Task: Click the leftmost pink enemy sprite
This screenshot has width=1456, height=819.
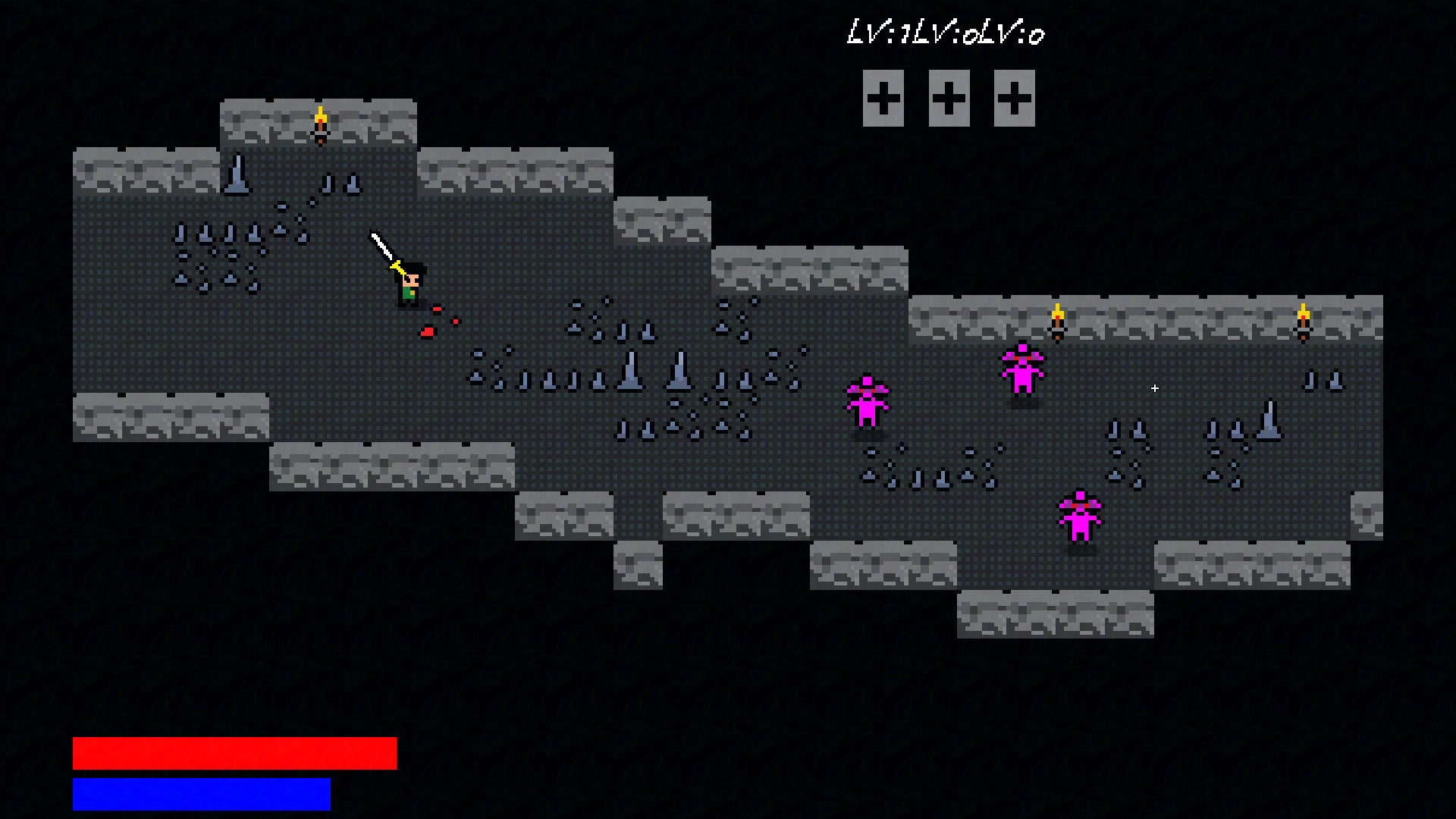Action: pyautogui.click(x=868, y=402)
